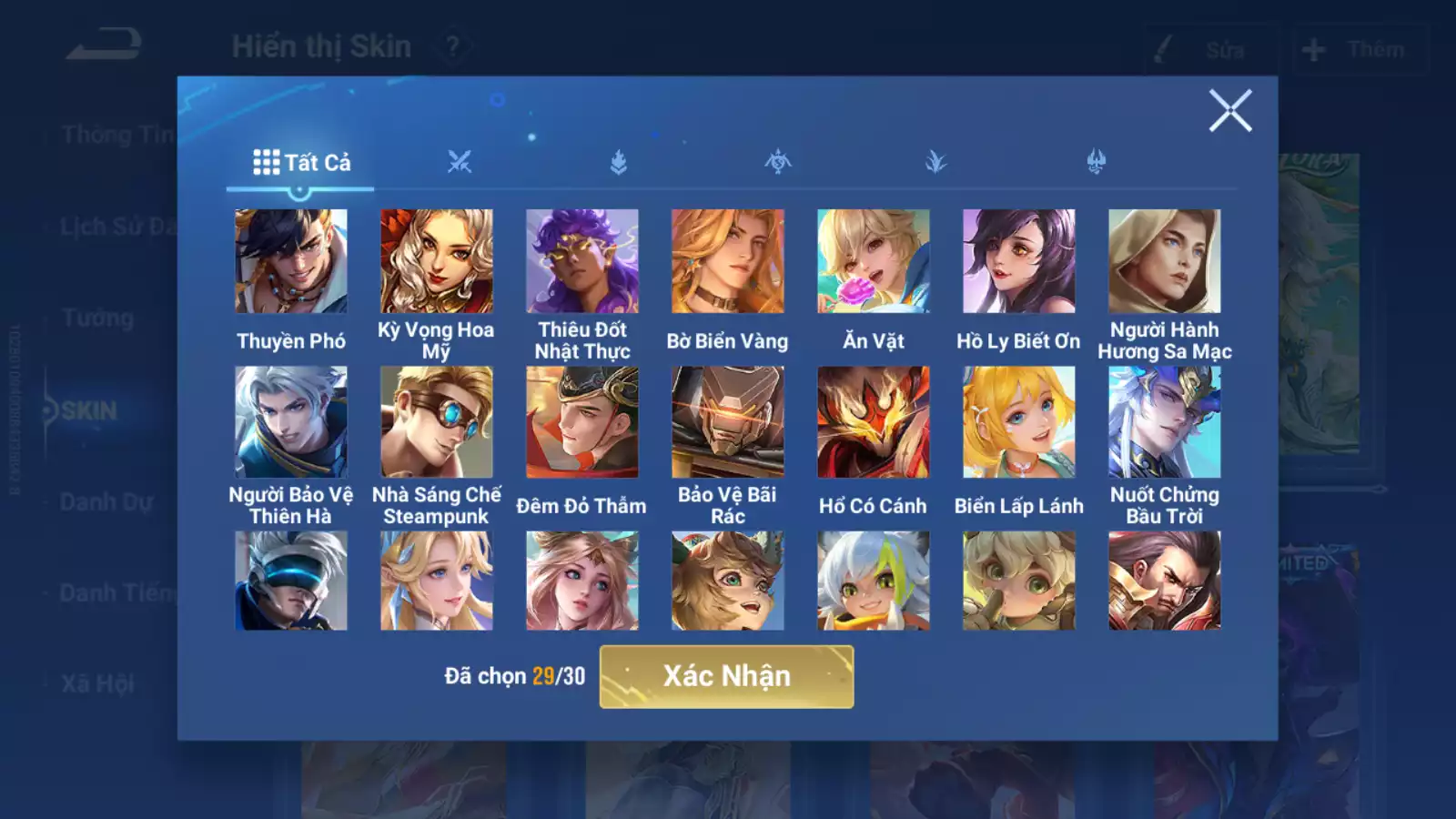Pick the white-and-green haired character skin
Viewport: 1456px width, 819px height.
click(874, 581)
